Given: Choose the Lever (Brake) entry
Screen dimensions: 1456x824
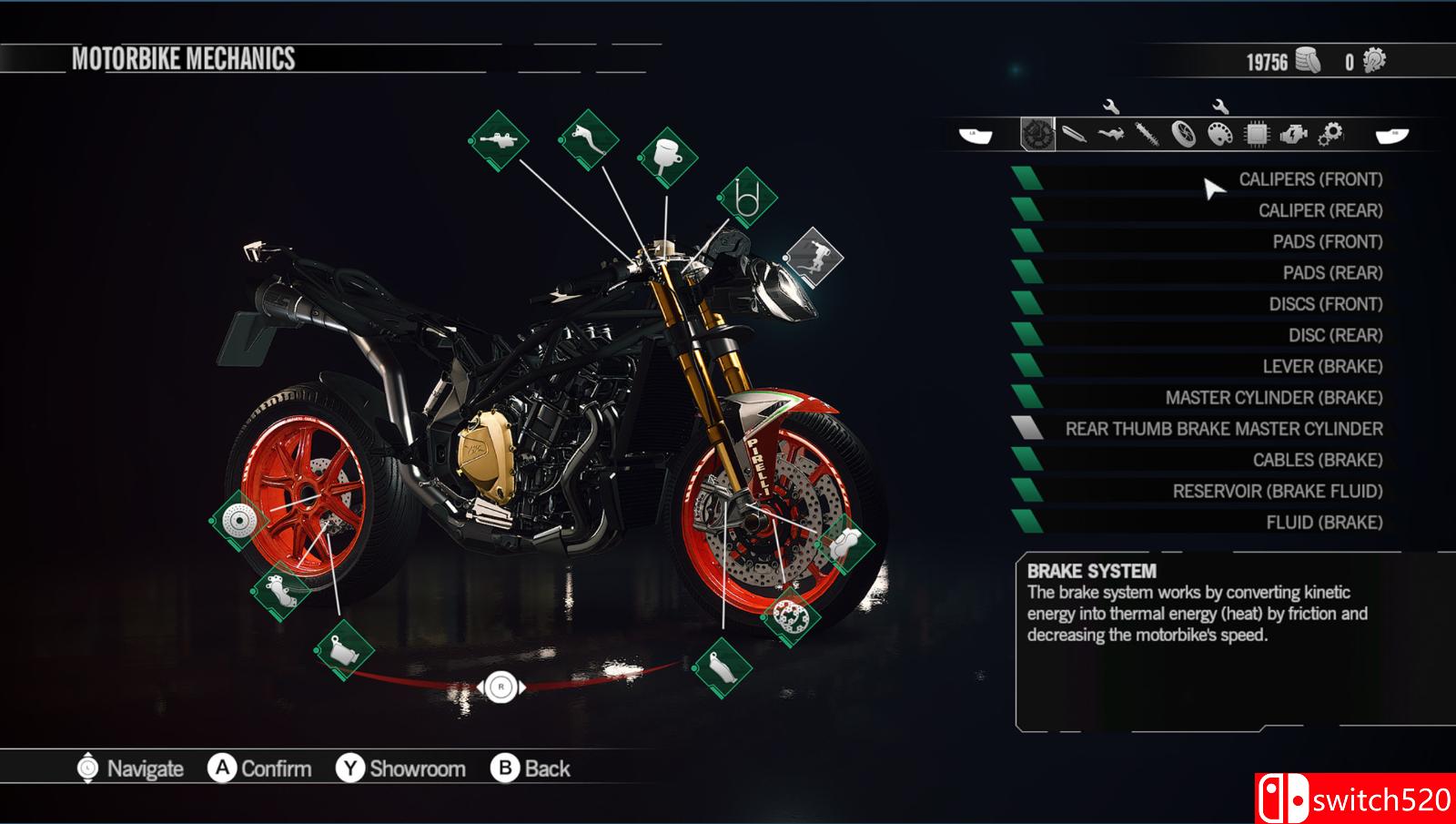Looking at the screenshot, I should [x=1321, y=367].
